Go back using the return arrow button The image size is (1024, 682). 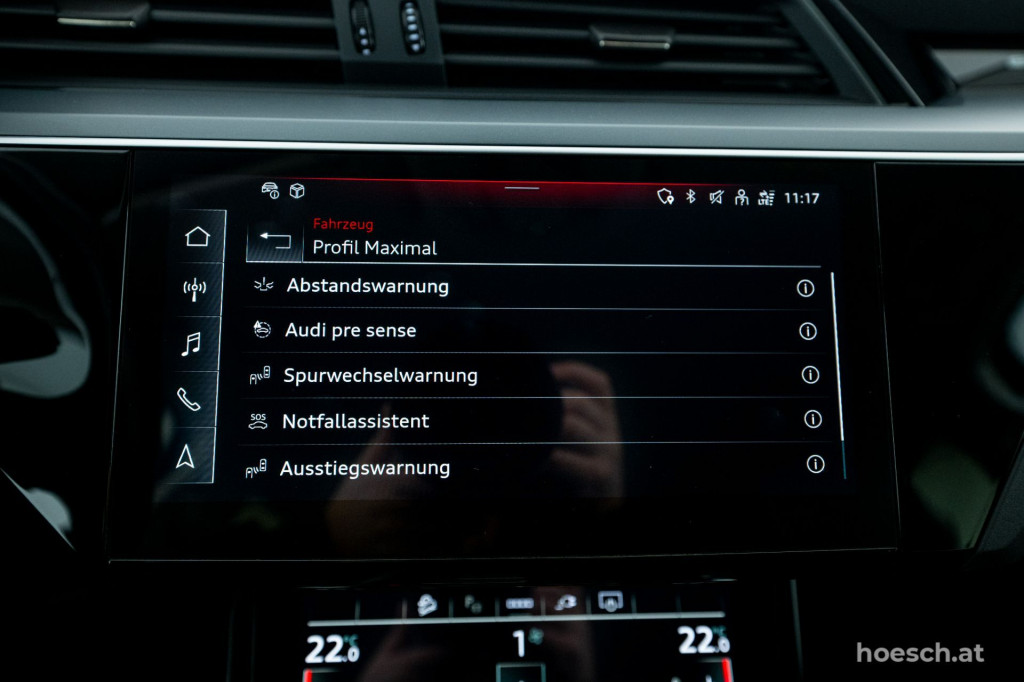(274, 241)
